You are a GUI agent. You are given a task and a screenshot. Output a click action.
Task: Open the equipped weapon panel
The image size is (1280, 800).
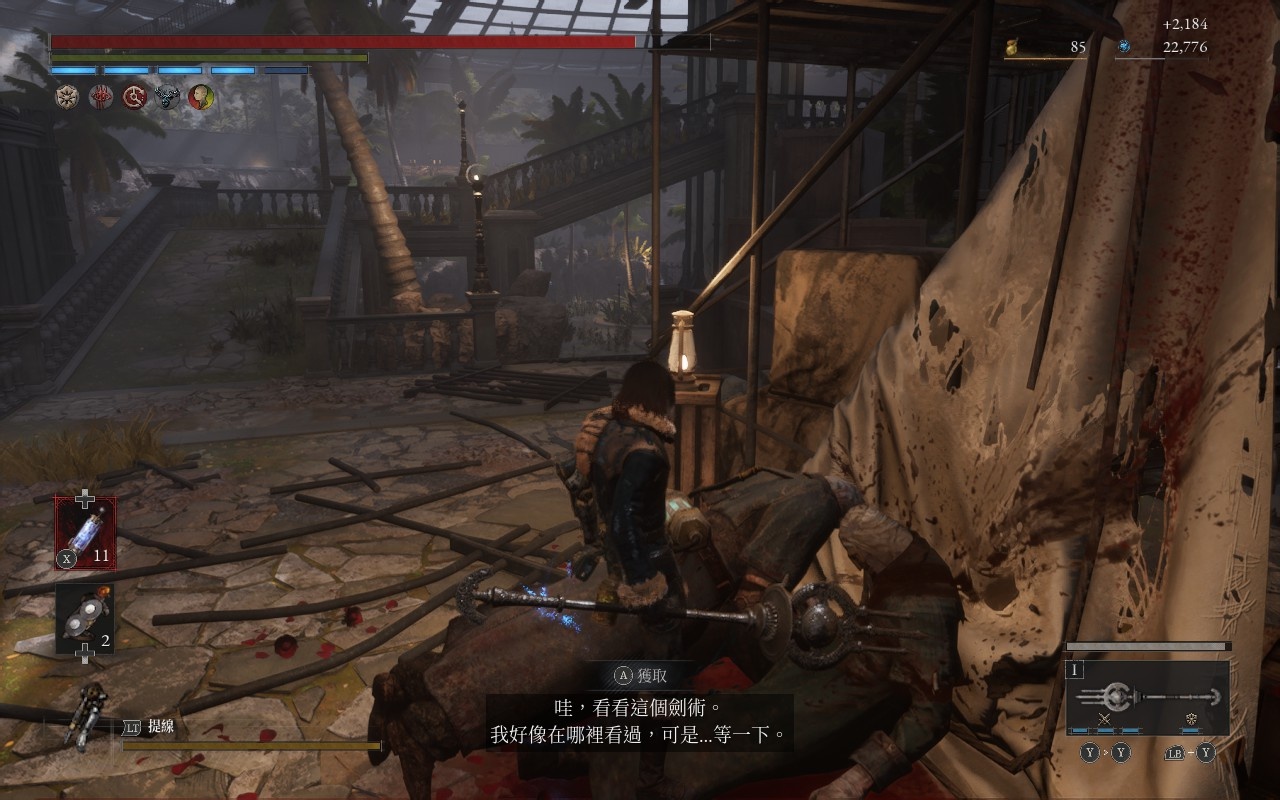pyautogui.click(x=1148, y=697)
